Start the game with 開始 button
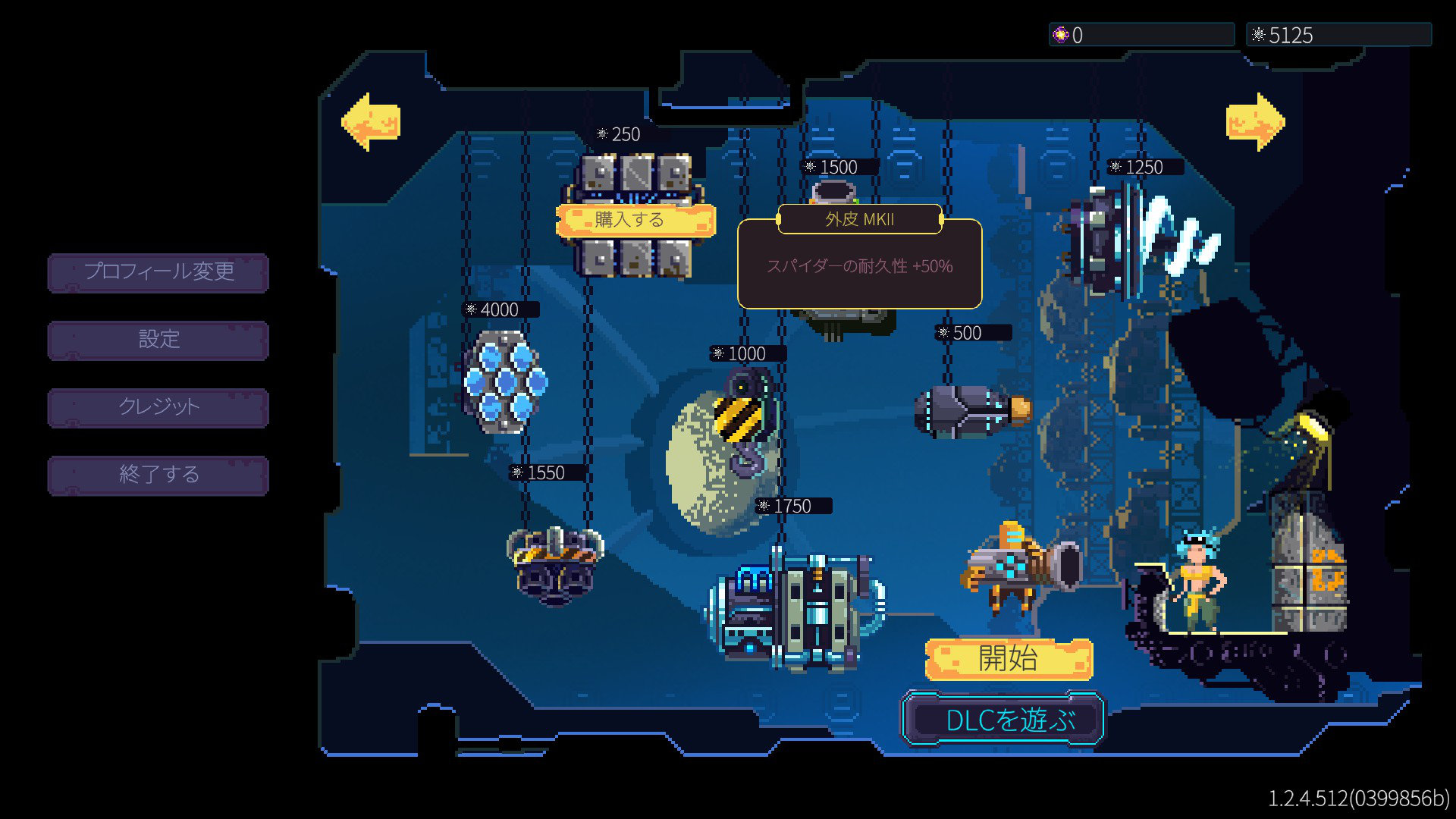This screenshot has width=1456, height=819. pos(1008,658)
